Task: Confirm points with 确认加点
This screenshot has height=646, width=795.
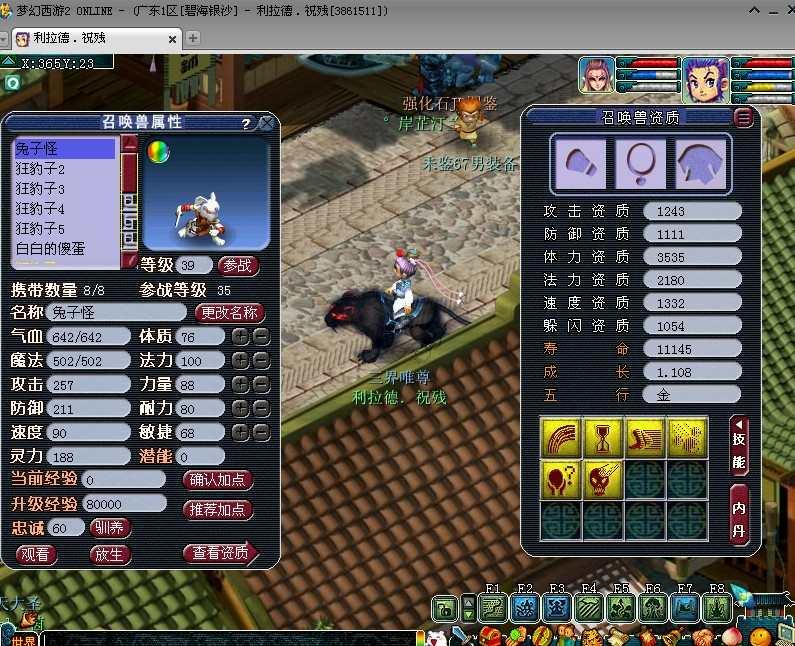Action: click(x=218, y=480)
